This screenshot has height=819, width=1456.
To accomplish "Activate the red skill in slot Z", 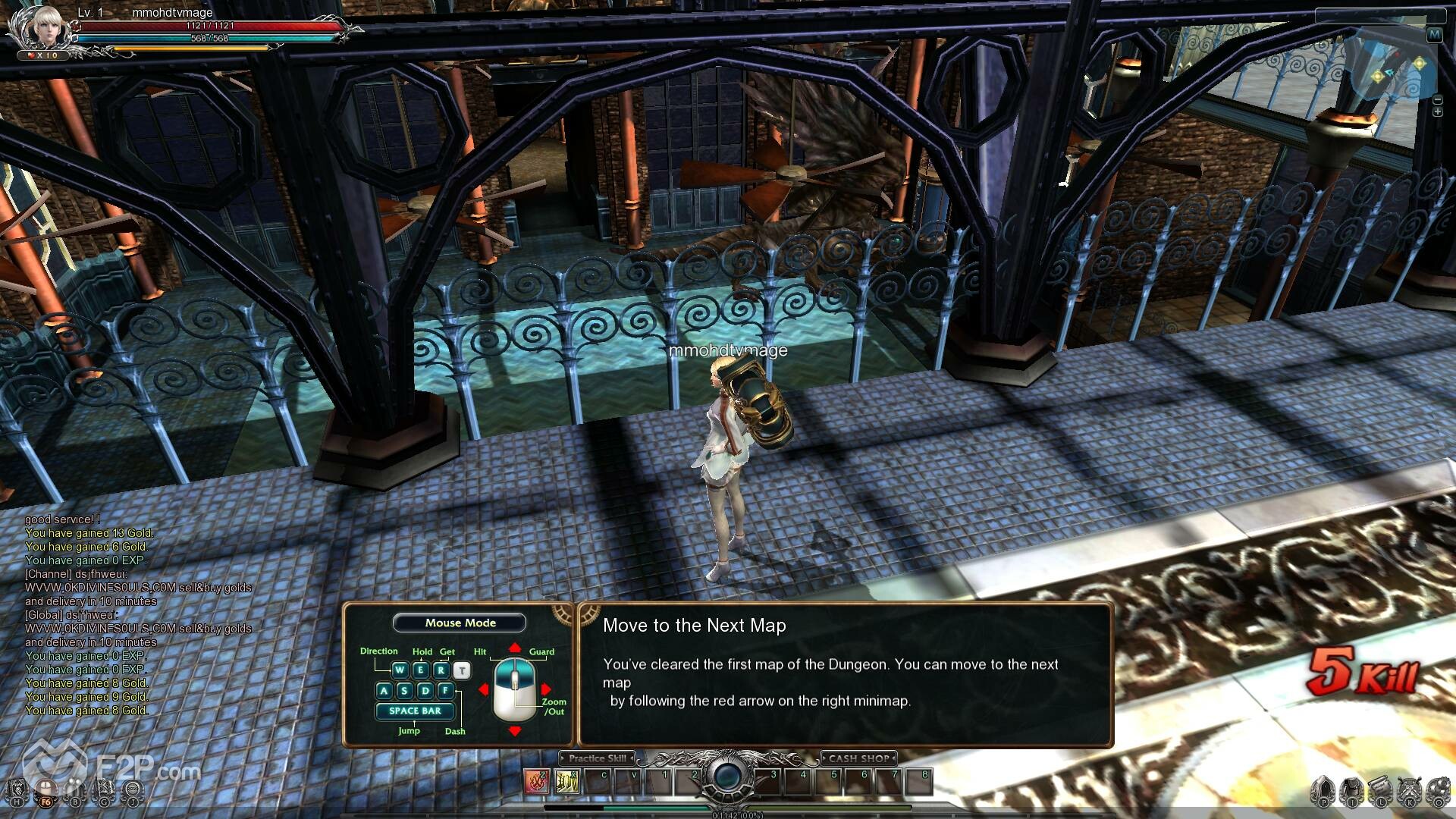I will (537, 780).
